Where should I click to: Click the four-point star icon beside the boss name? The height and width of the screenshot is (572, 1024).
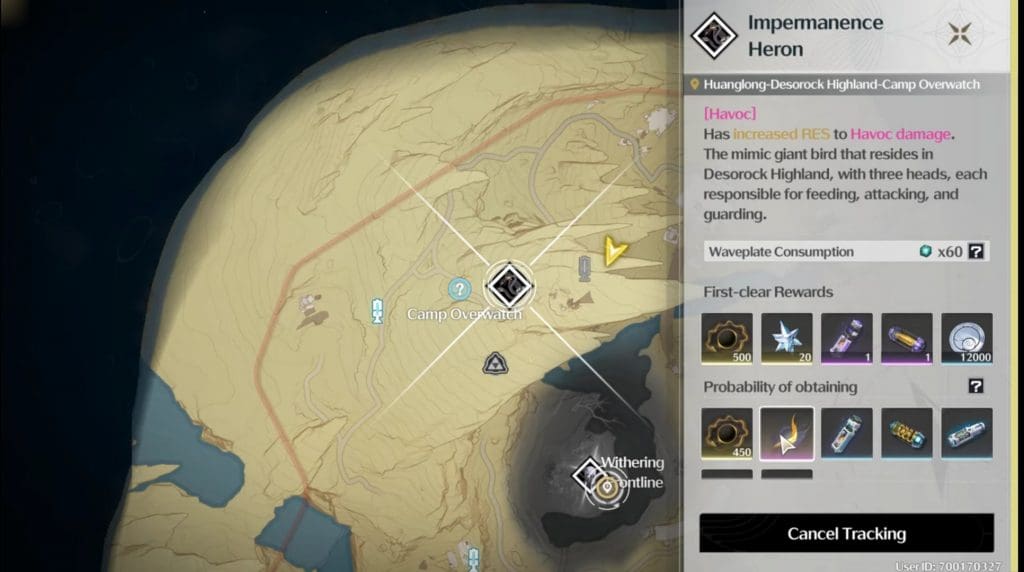tap(960, 34)
